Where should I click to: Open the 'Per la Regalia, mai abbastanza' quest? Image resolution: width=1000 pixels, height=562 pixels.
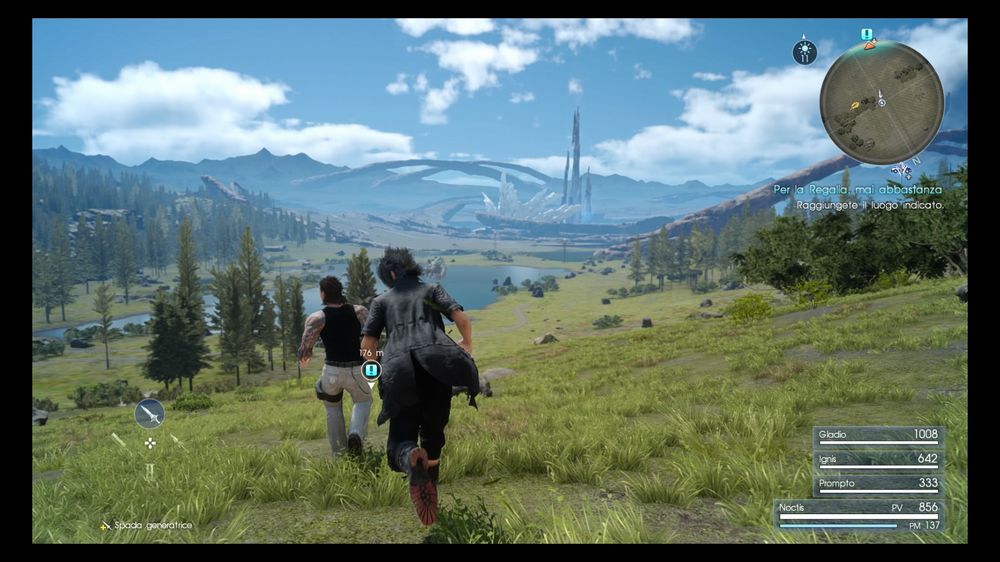click(857, 189)
